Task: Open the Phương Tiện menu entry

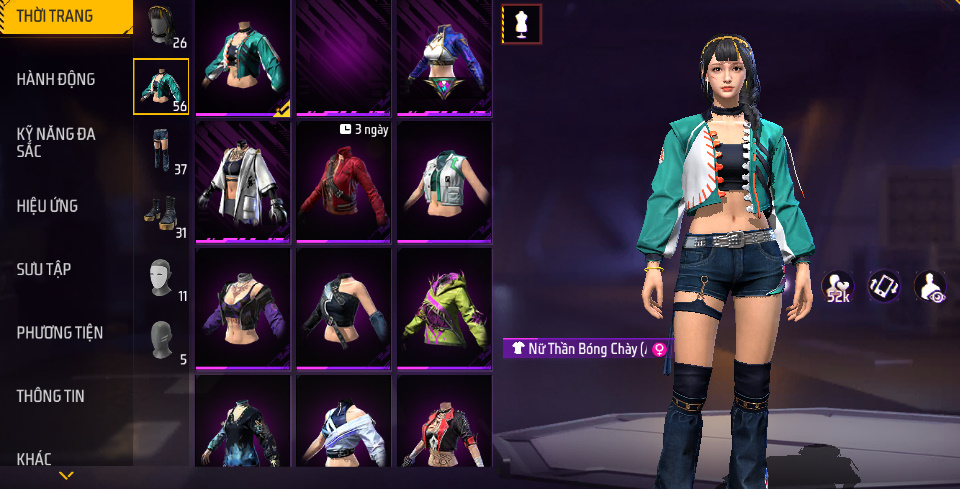Action: [60, 332]
